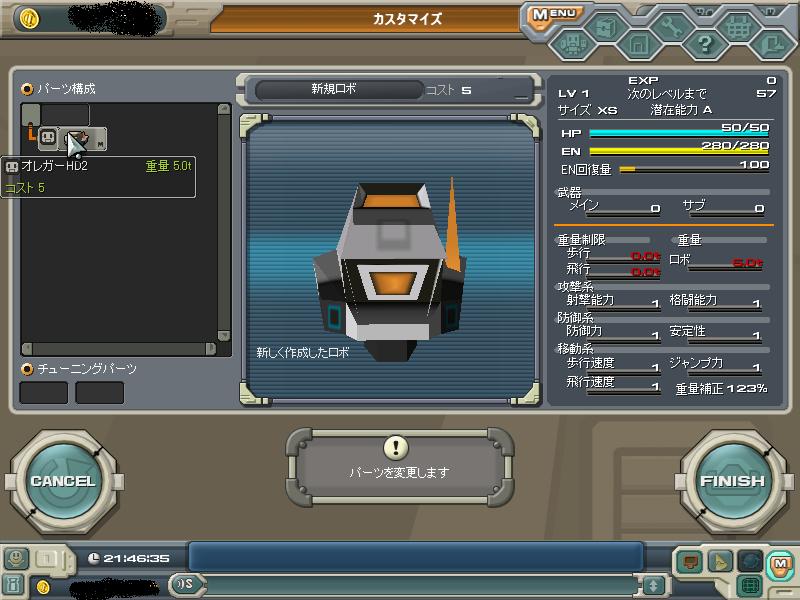Image resolution: width=800 pixels, height=600 pixels.
Task: Open the arch-shaped gate menu icon
Action: tap(637, 43)
